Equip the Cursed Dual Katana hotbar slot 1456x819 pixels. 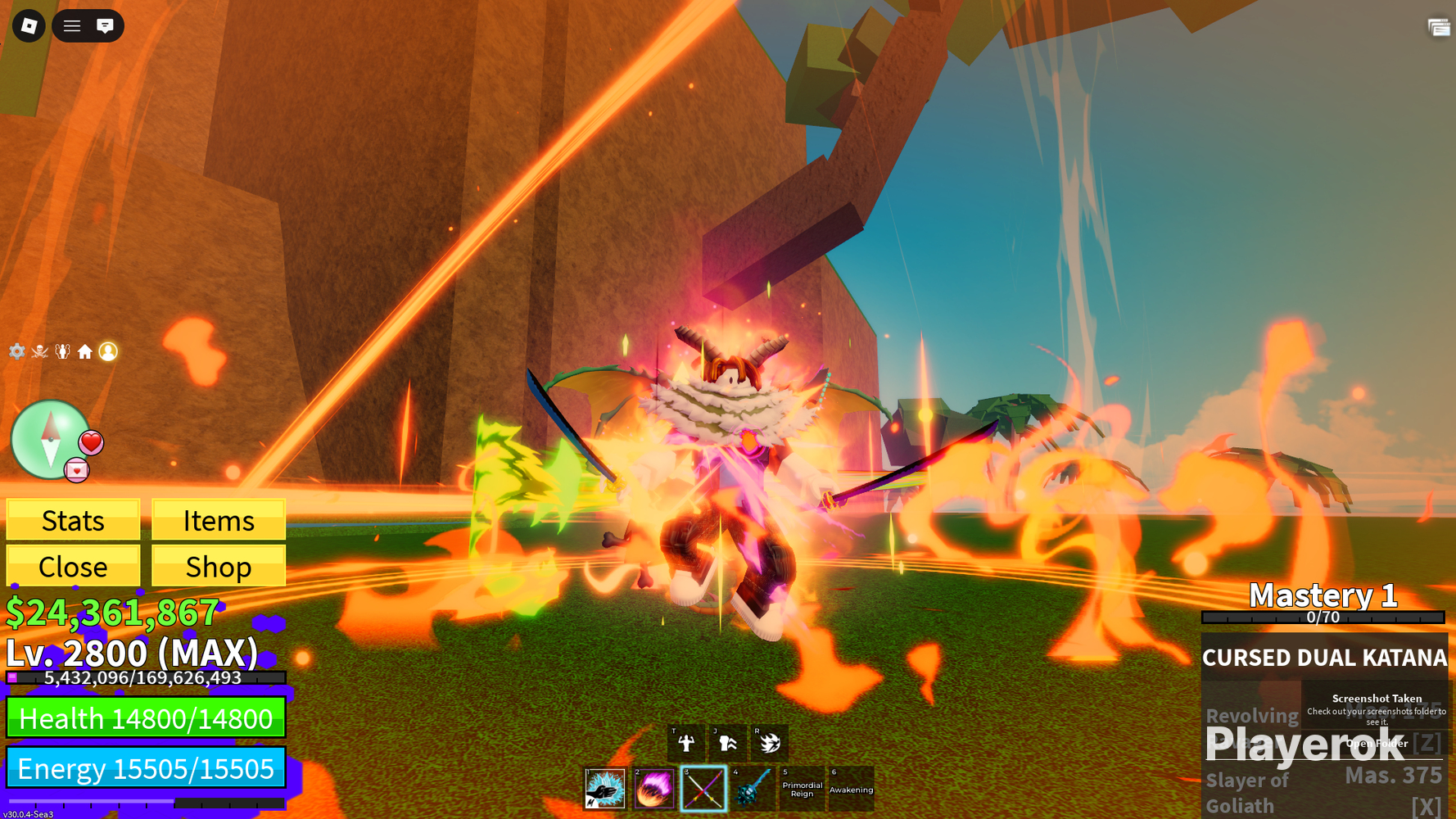[703, 789]
